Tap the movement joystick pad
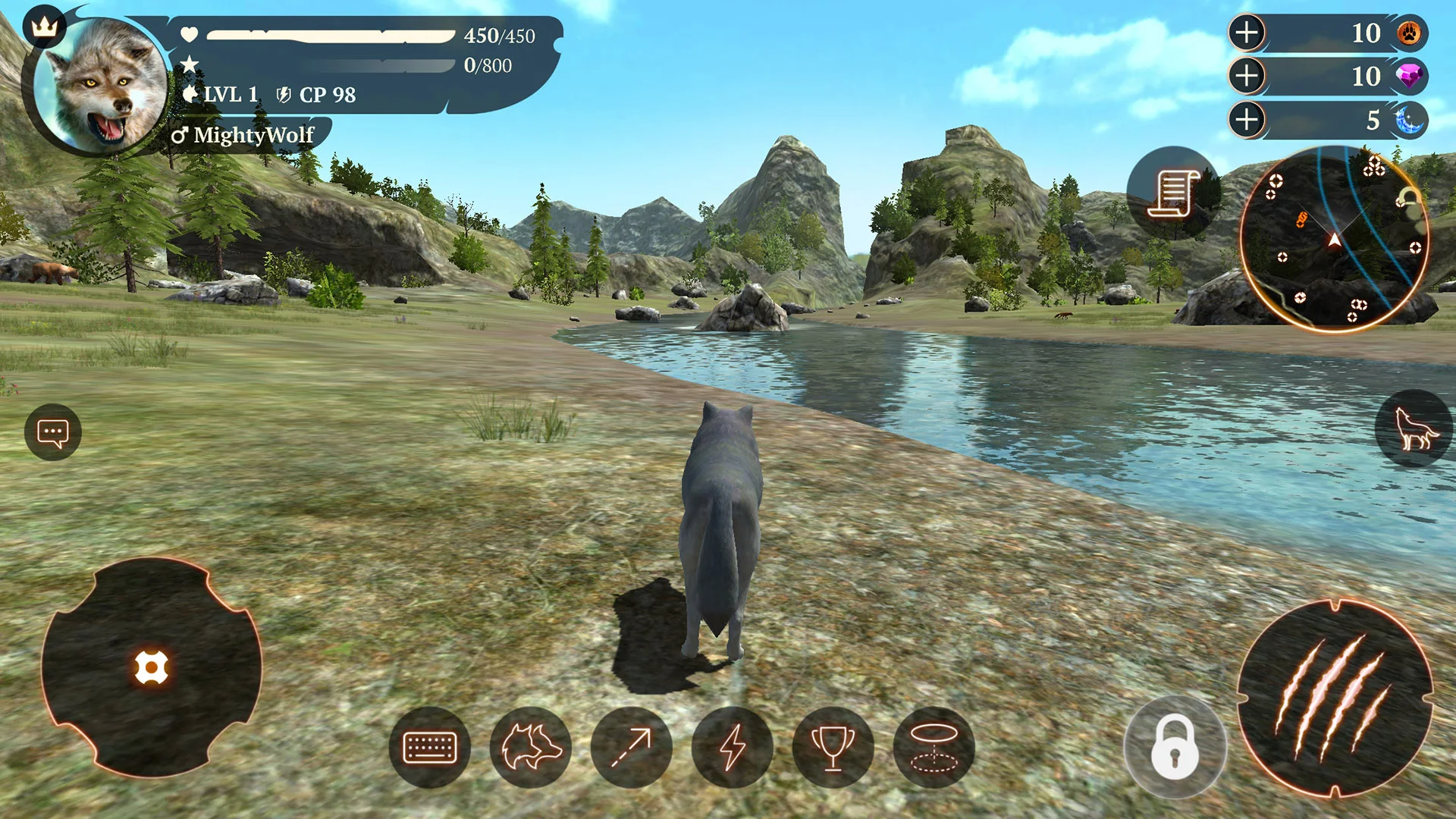 pyautogui.click(x=151, y=668)
